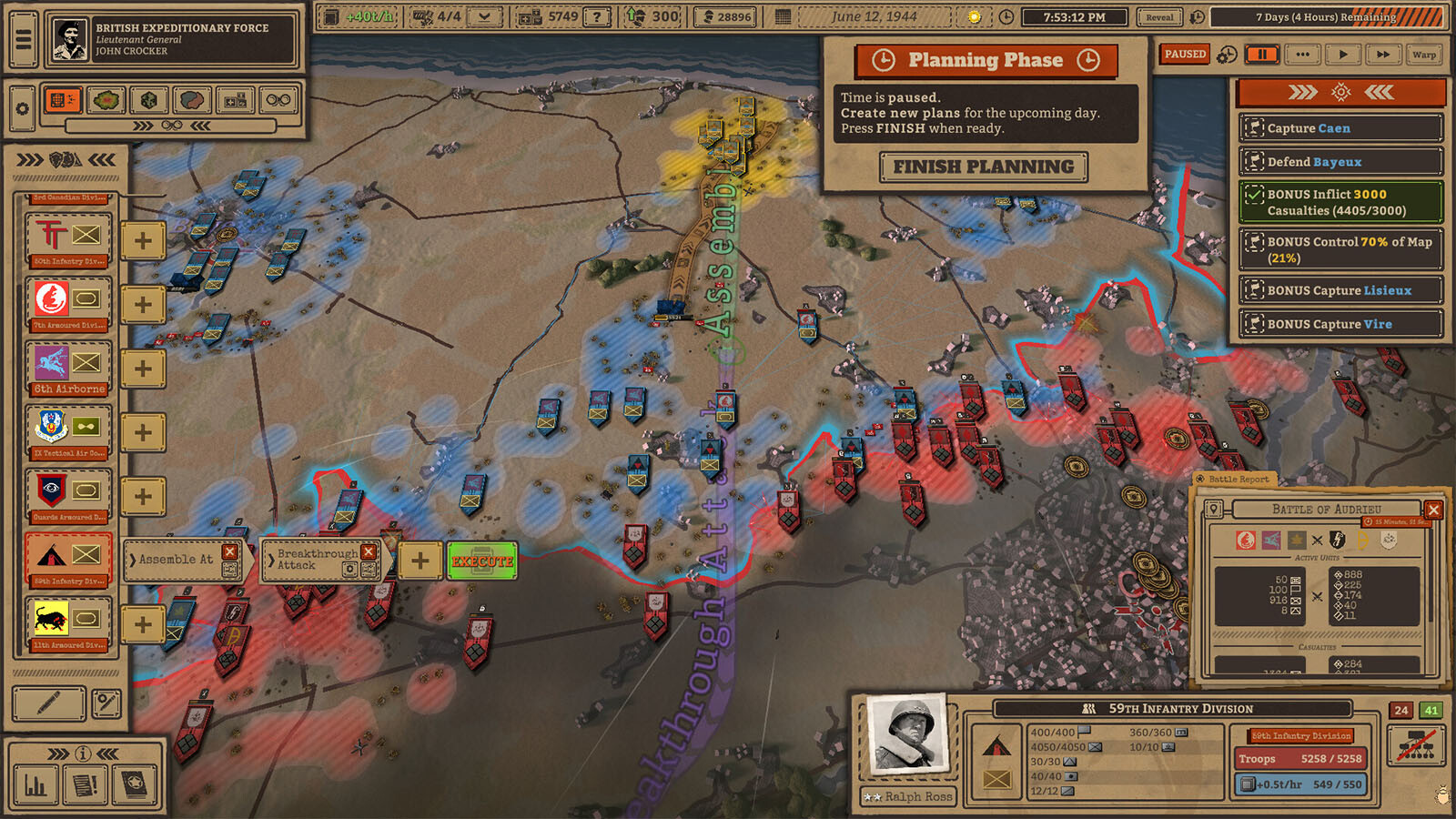Viewport: 1456px width, 819px height.
Task: Open the settings gear icon
Action: click(23, 109)
